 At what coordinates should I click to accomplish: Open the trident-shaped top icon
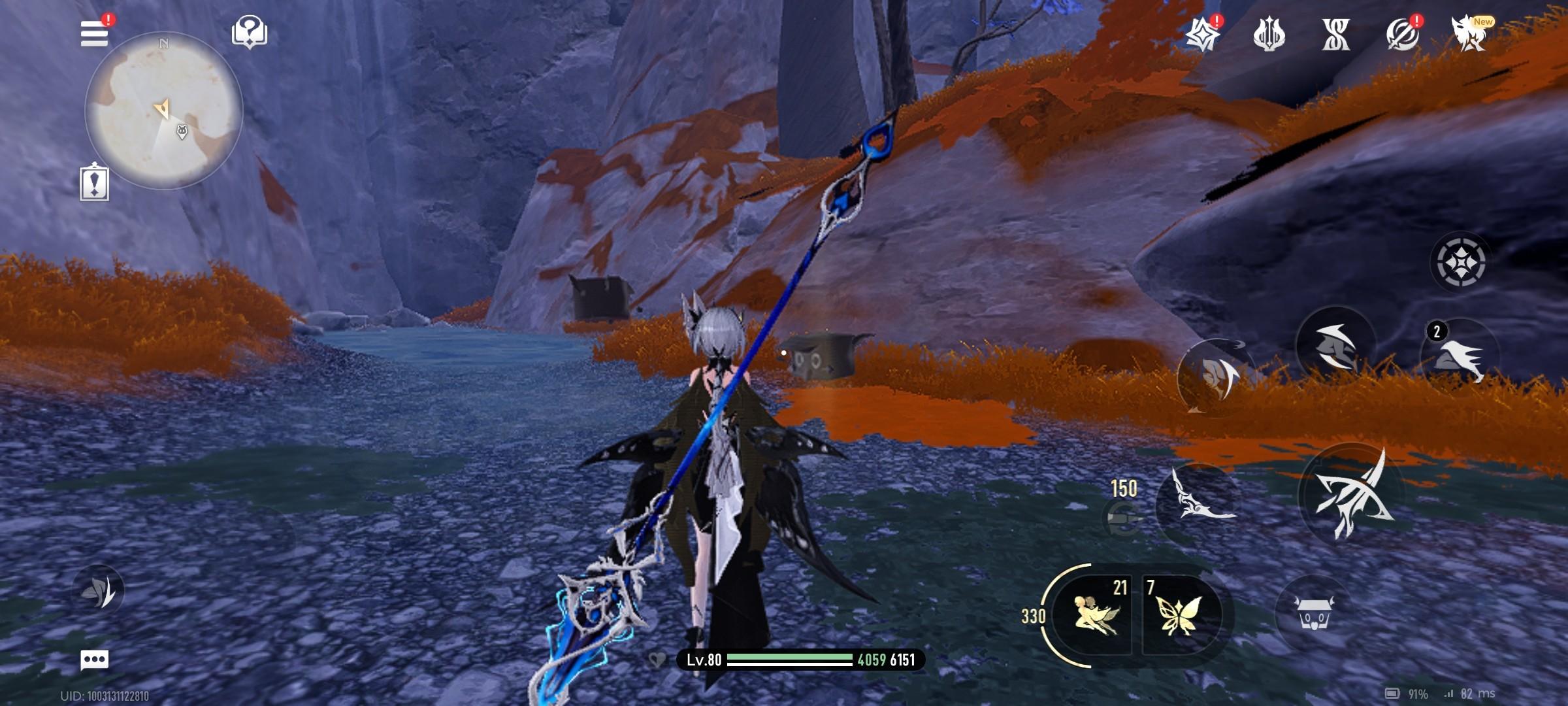click(x=1269, y=34)
